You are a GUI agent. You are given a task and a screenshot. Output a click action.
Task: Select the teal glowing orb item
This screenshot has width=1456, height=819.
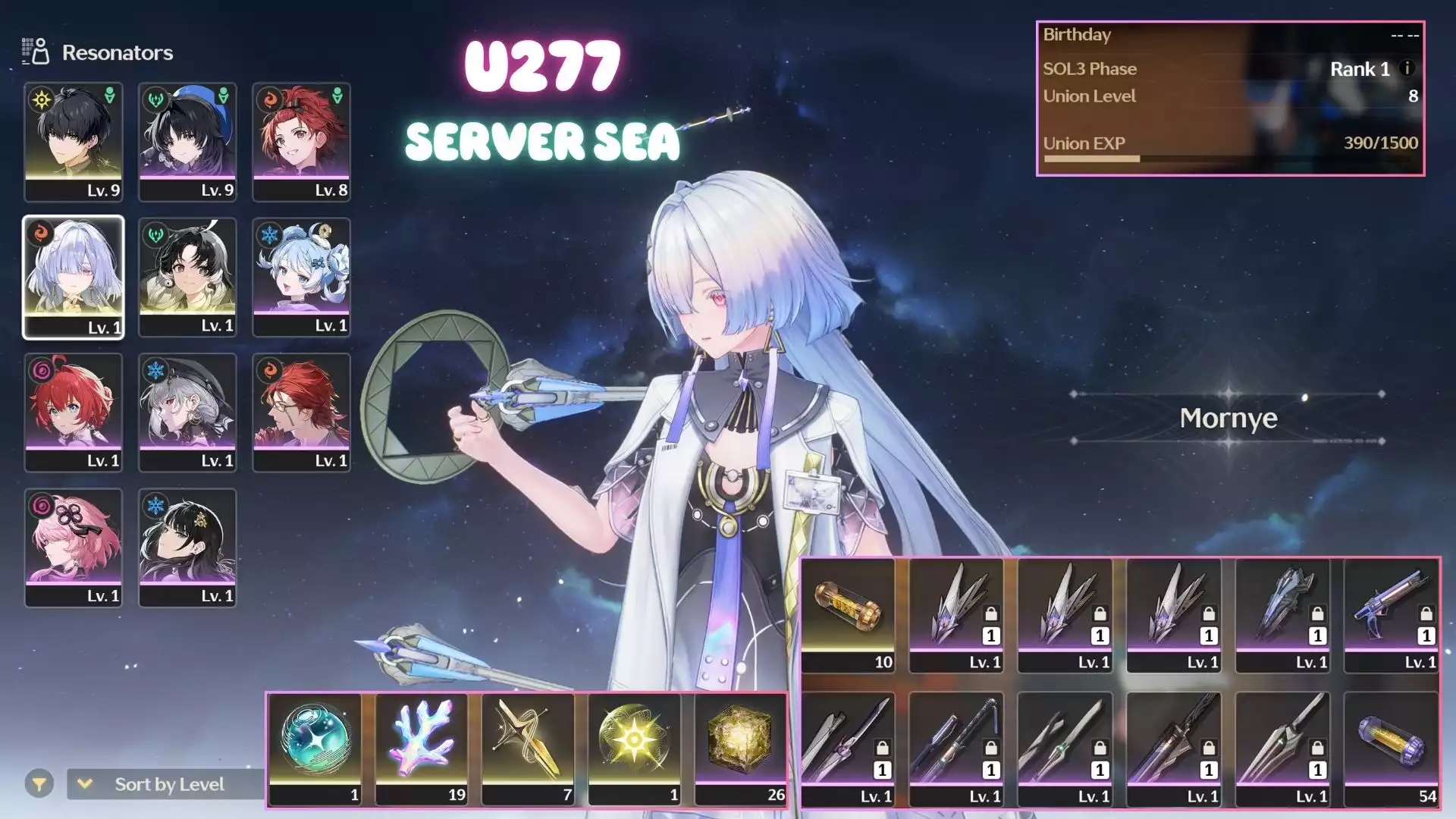[315, 747]
